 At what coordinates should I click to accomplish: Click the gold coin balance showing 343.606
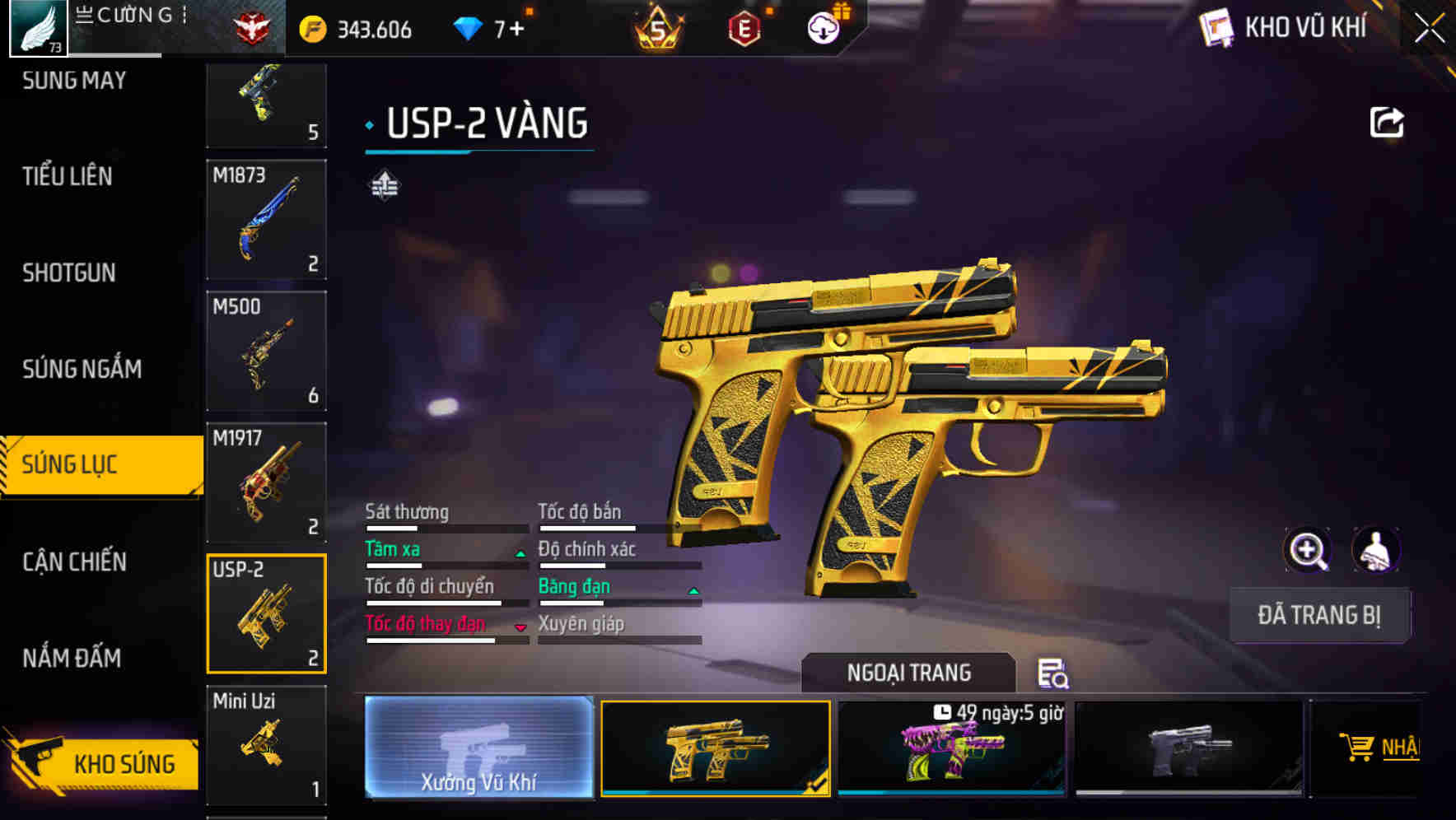coord(354,27)
